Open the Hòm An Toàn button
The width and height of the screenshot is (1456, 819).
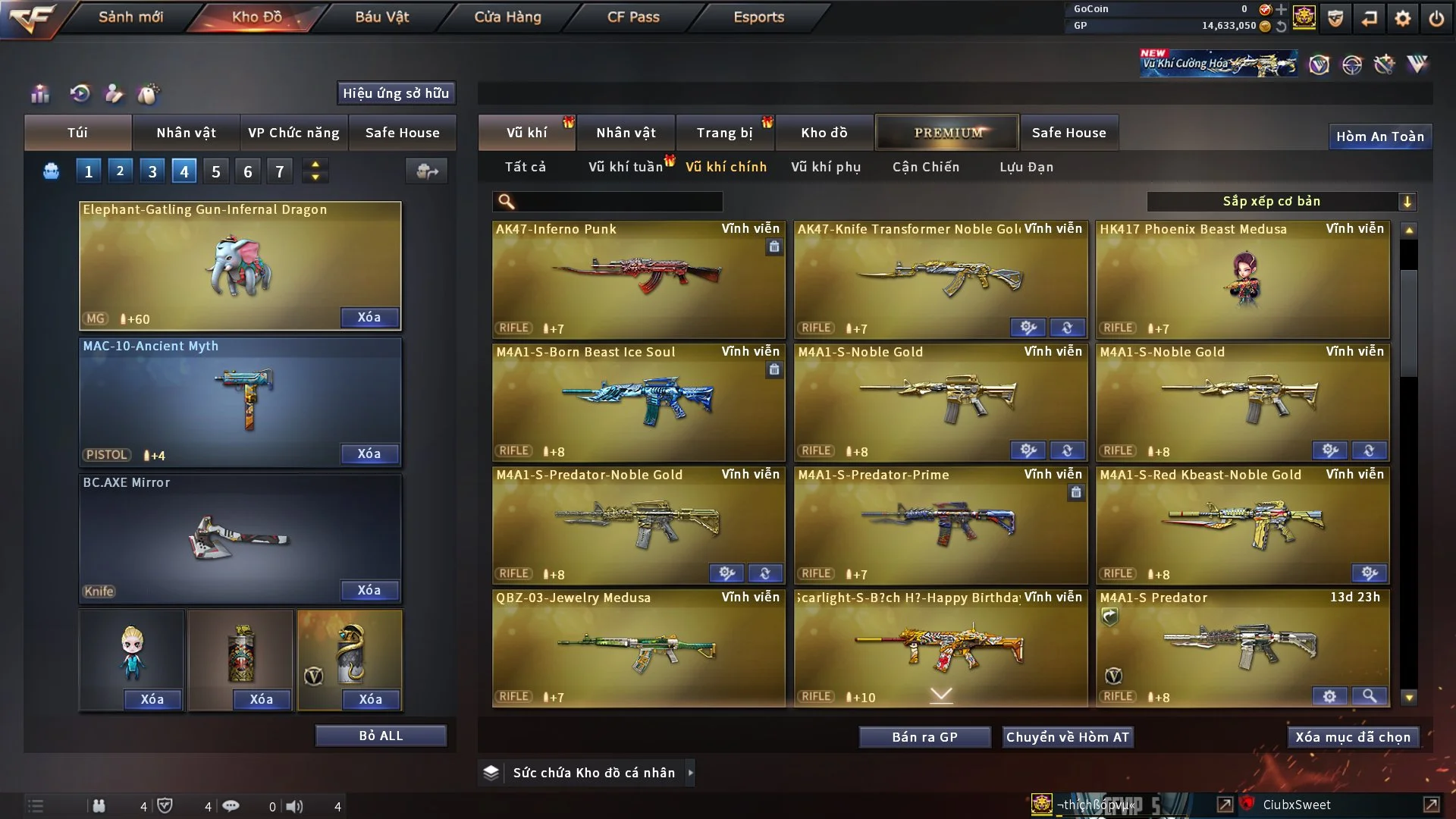pos(1379,136)
